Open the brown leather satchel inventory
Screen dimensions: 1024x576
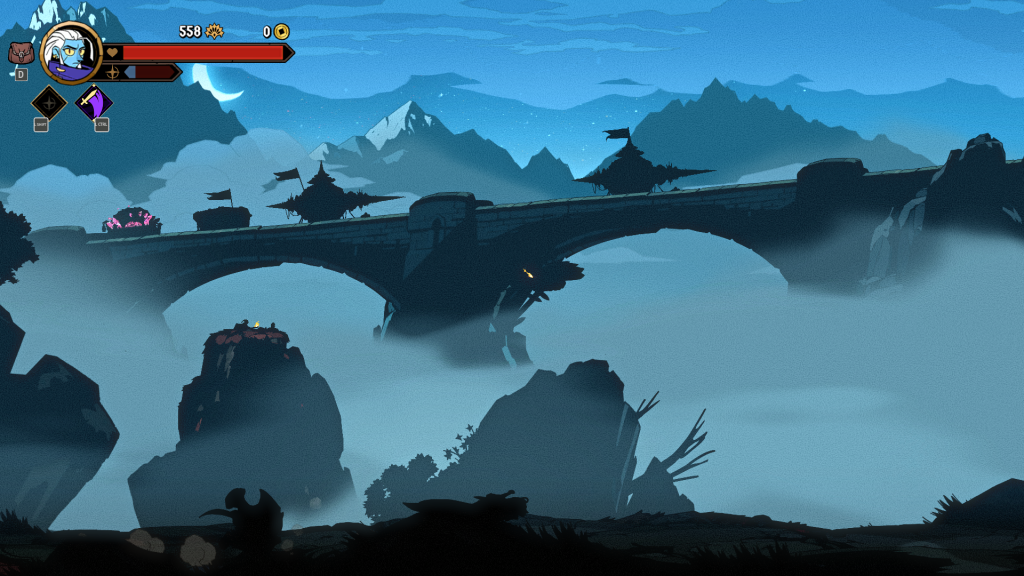21,53
